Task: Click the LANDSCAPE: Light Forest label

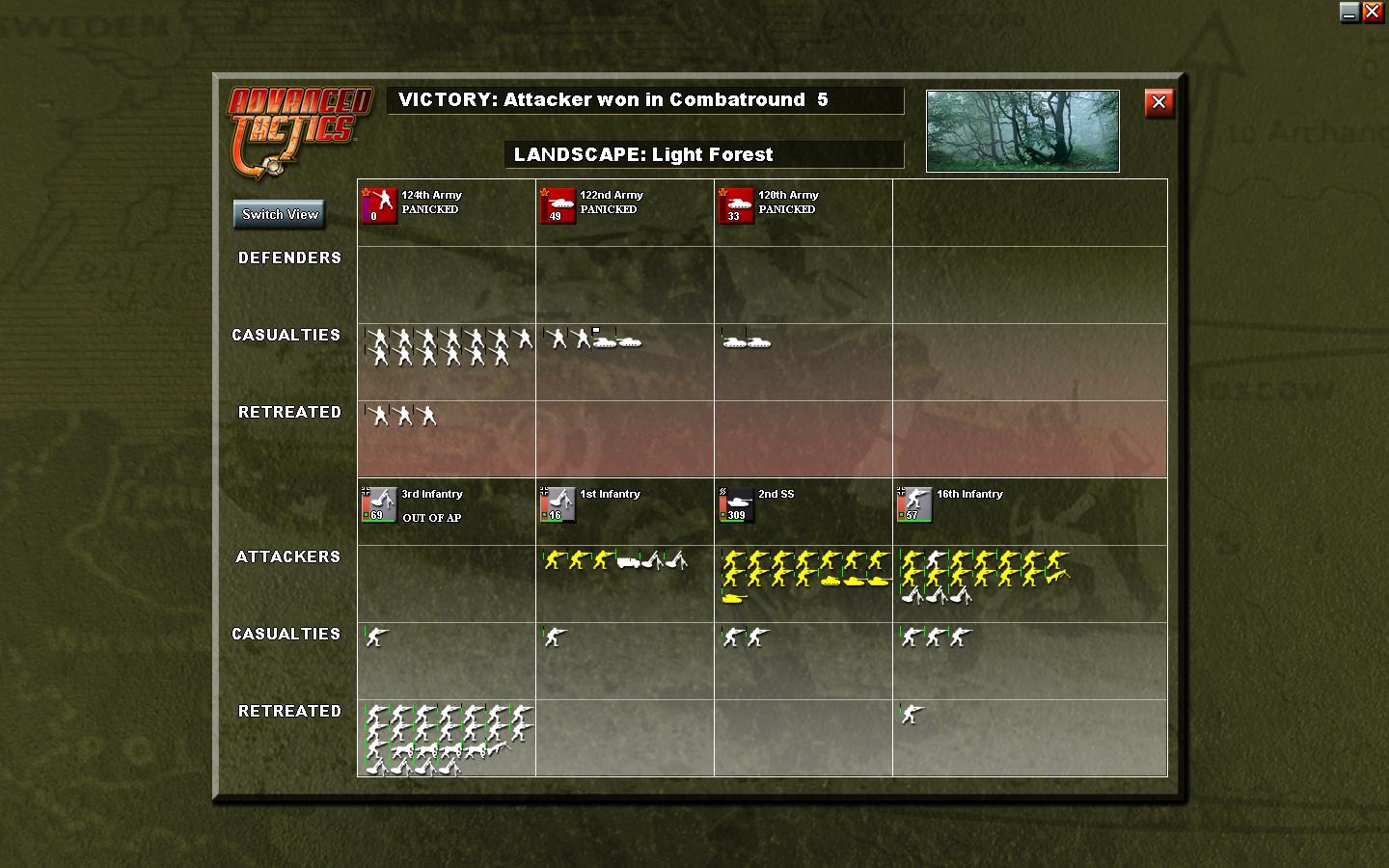Action: [x=705, y=154]
